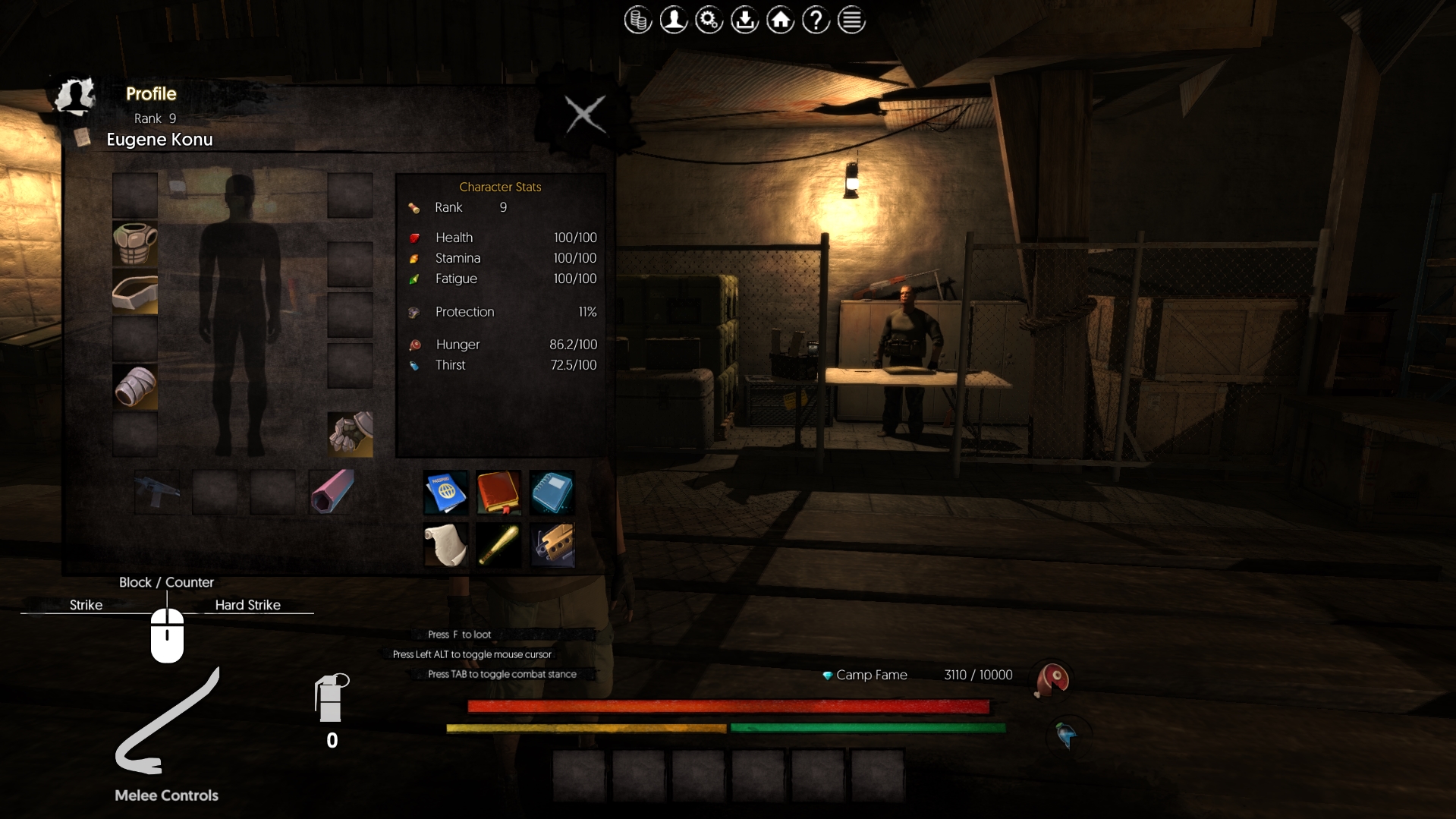This screenshot has height=819, width=1456.
Task: Select the equipped submachine gun slot
Action: click(158, 492)
